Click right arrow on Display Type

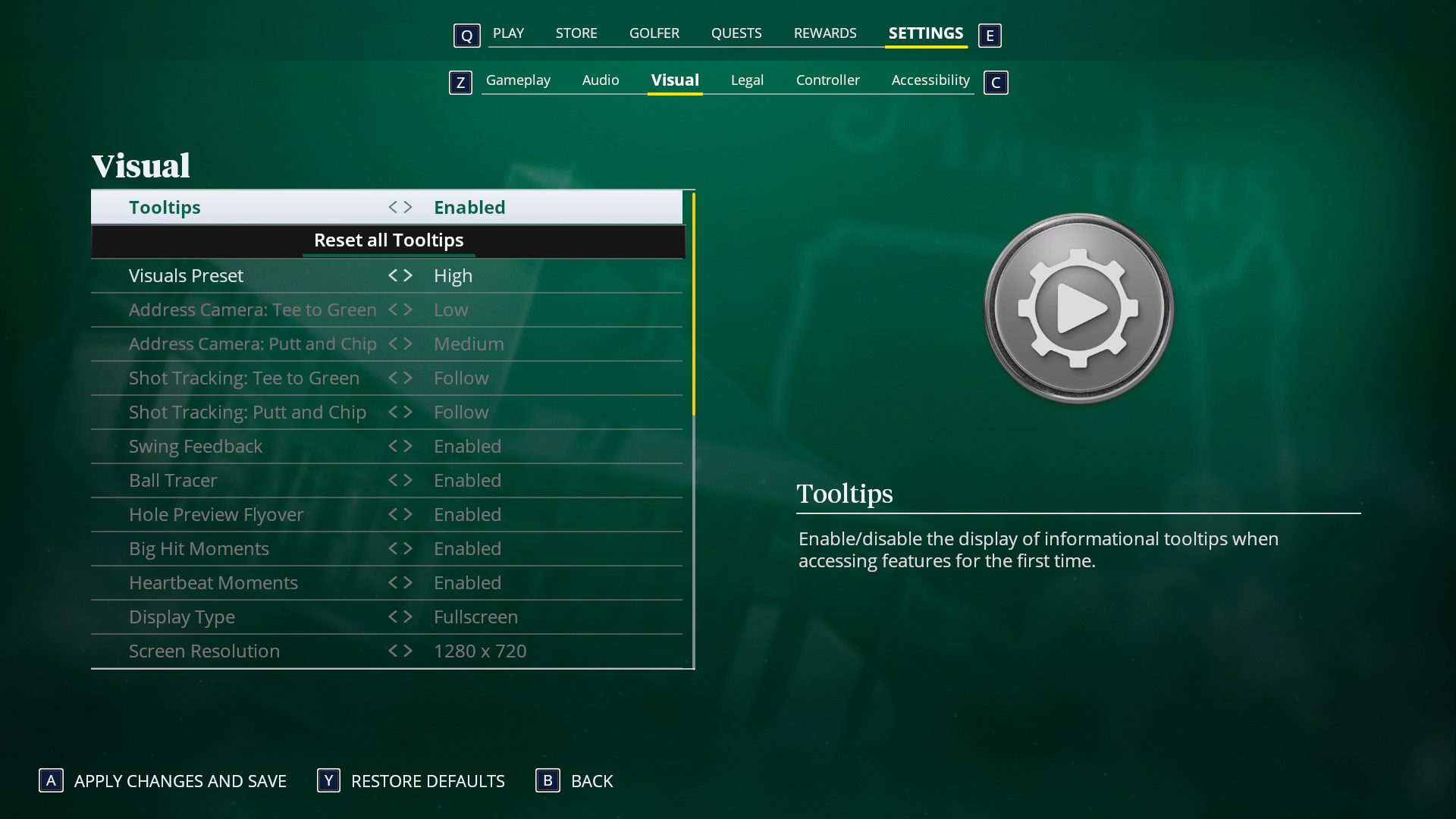coord(408,617)
